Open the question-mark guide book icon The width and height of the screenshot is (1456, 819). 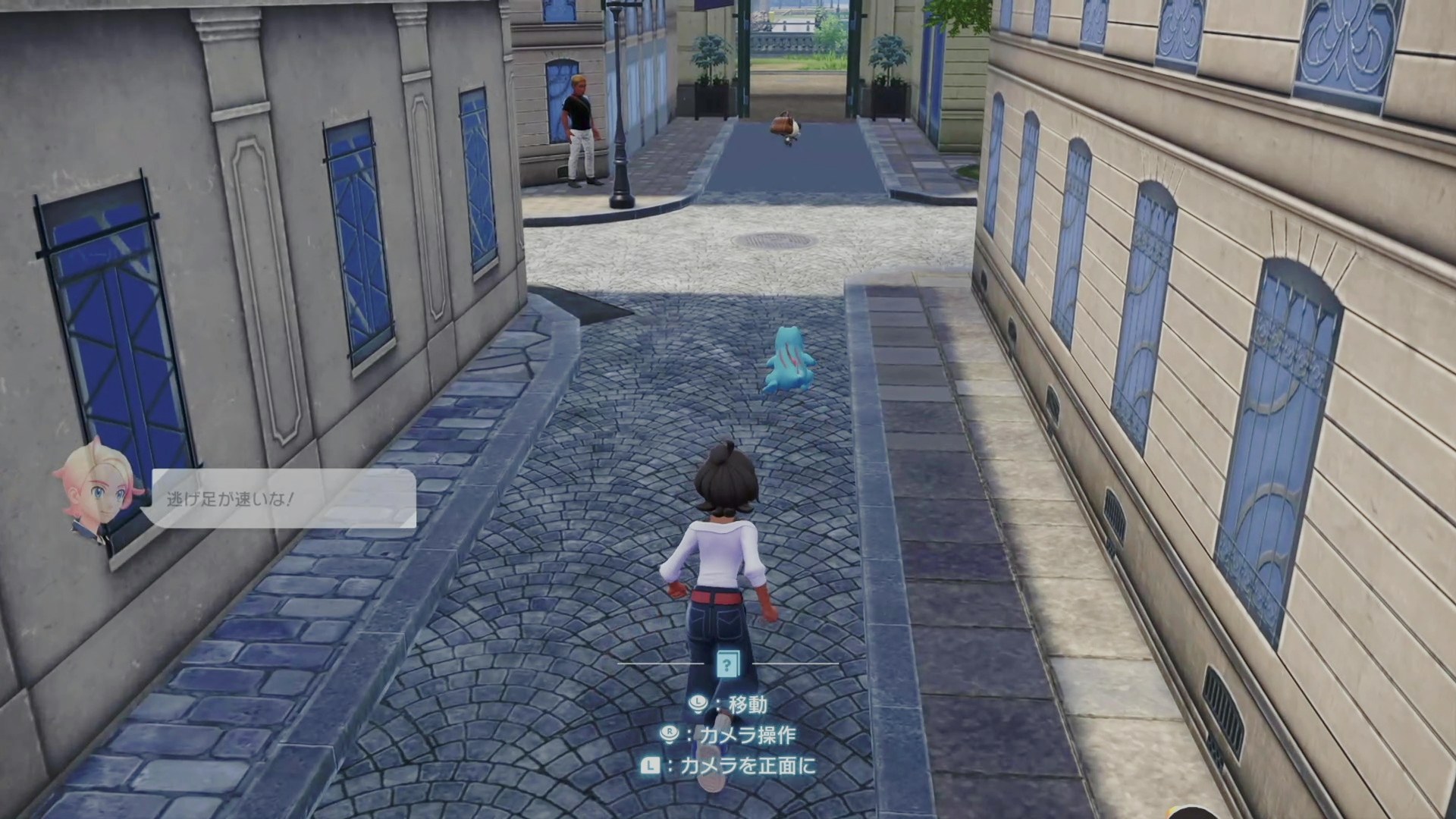tap(727, 665)
